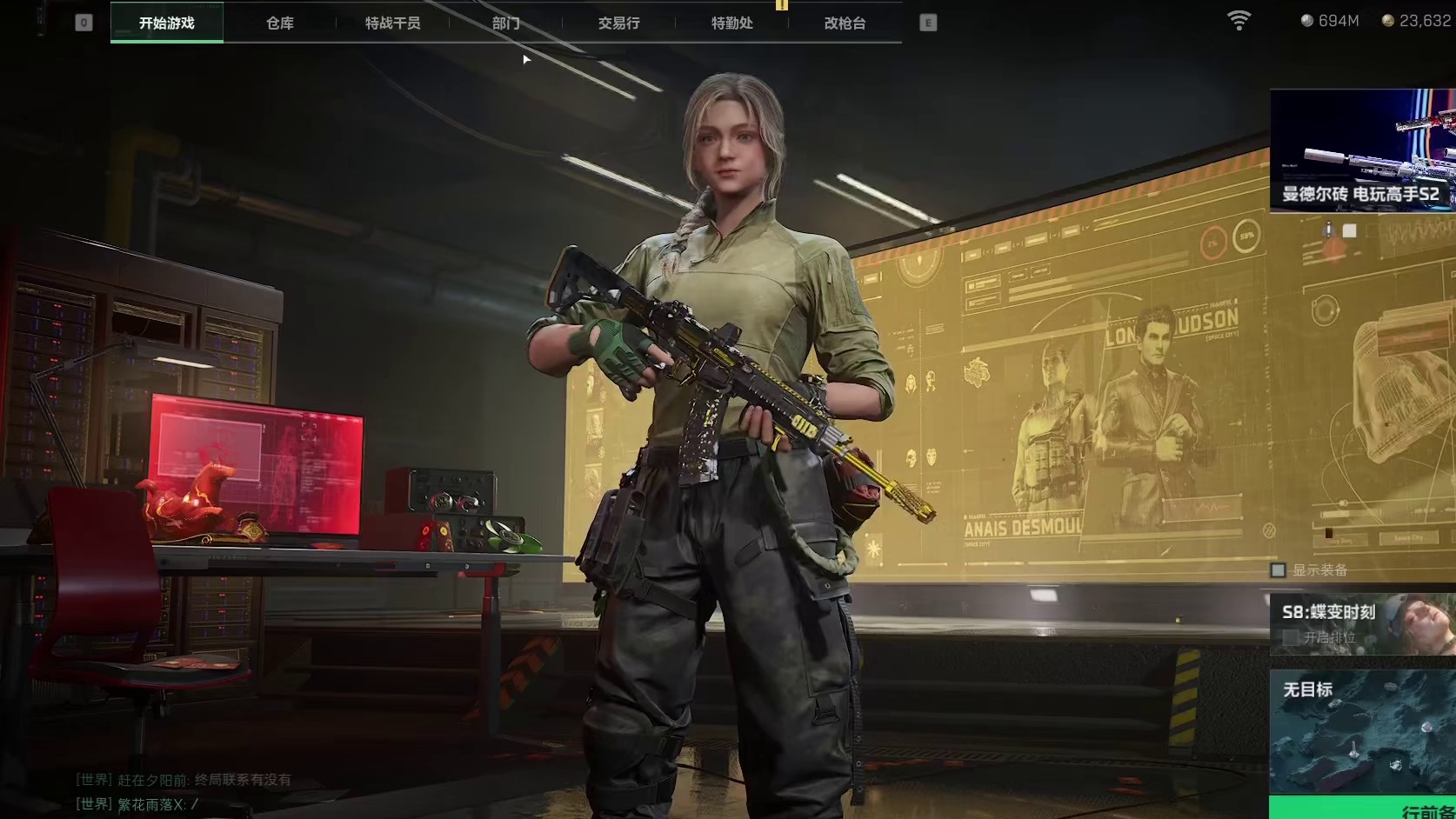Open the 曼德尔砖 电玩高手S2 promo banner
Image resolution: width=1456 pixels, height=819 pixels.
click(x=1362, y=150)
